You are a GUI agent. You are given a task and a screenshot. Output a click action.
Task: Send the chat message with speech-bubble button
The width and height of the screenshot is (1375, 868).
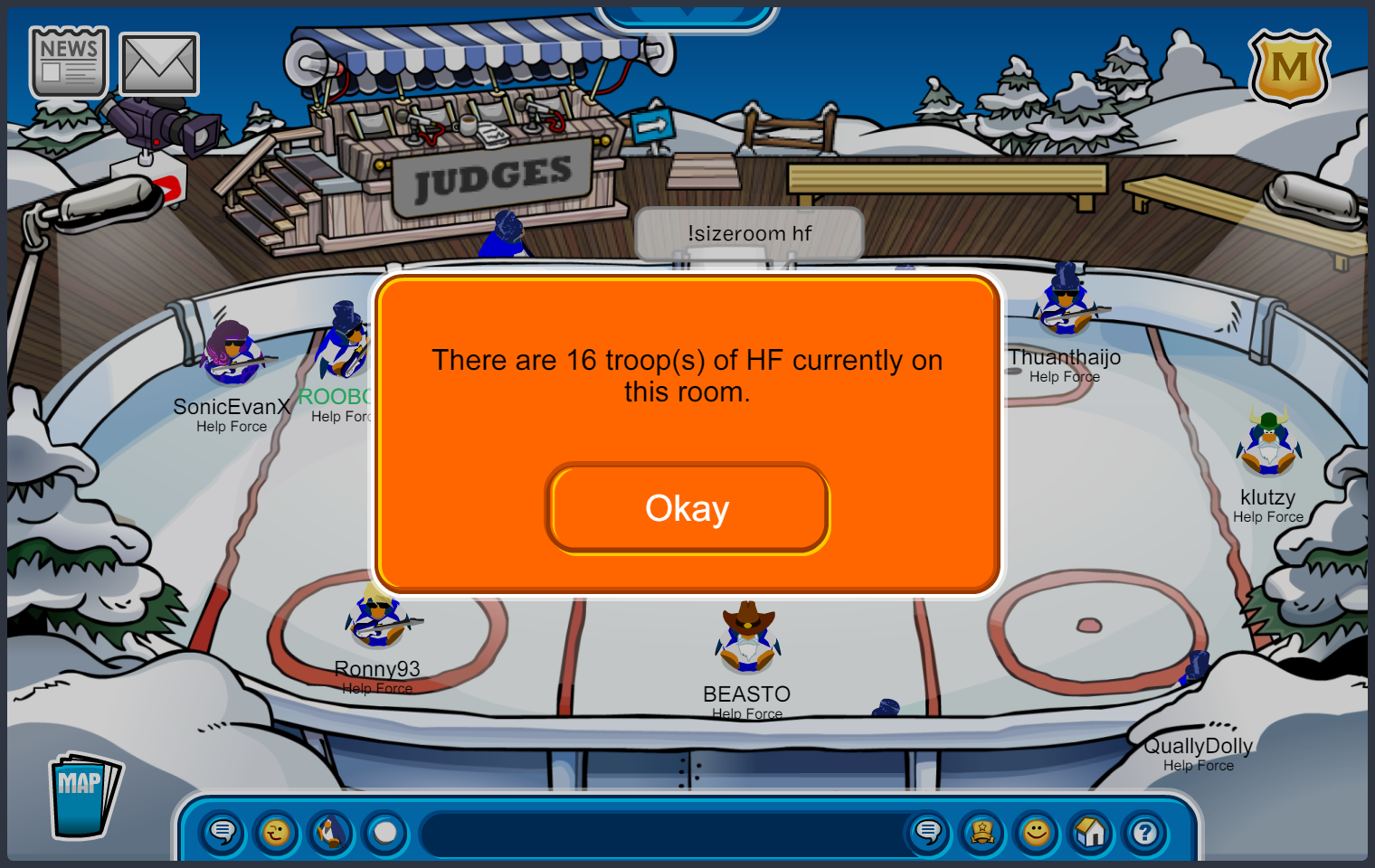click(928, 832)
